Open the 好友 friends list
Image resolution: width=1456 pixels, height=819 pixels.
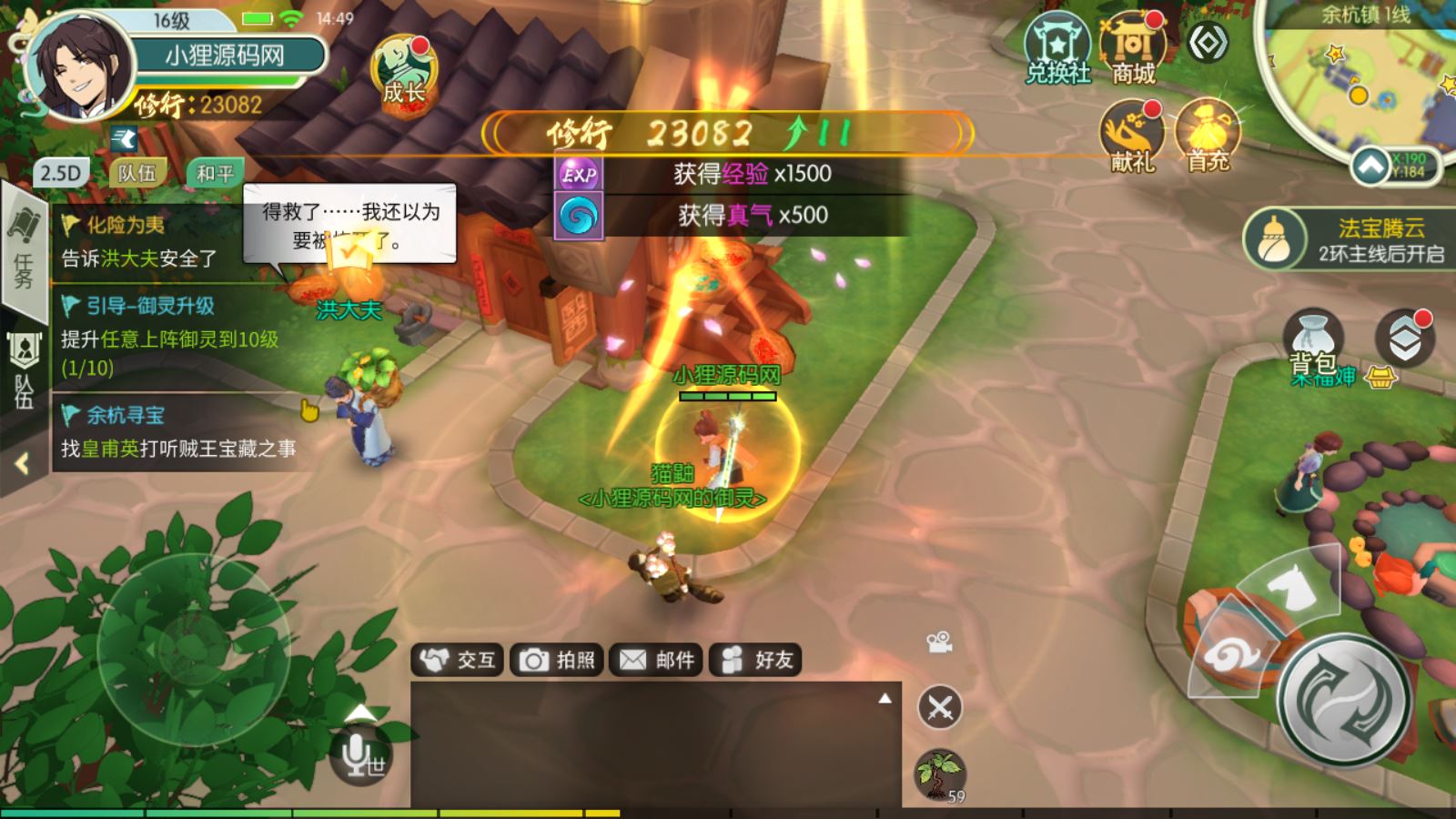tap(756, 660)
